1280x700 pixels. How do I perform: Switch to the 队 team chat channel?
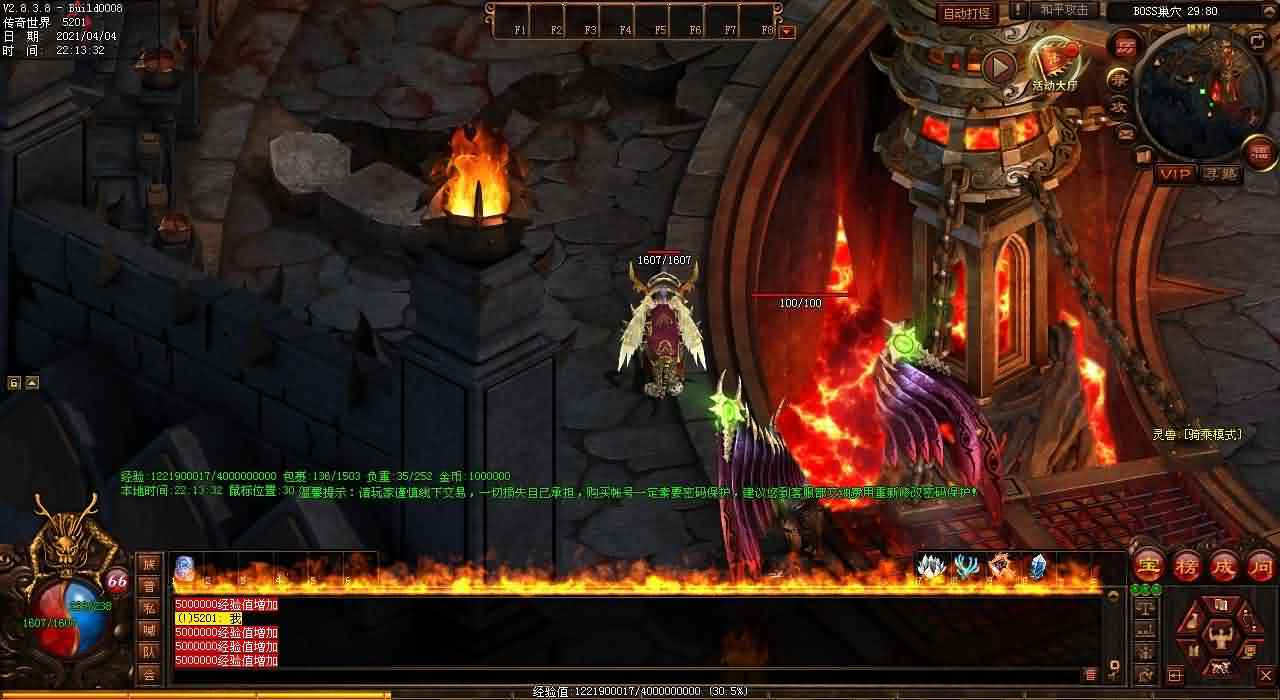pyautogui.click(x=149, y=652)
